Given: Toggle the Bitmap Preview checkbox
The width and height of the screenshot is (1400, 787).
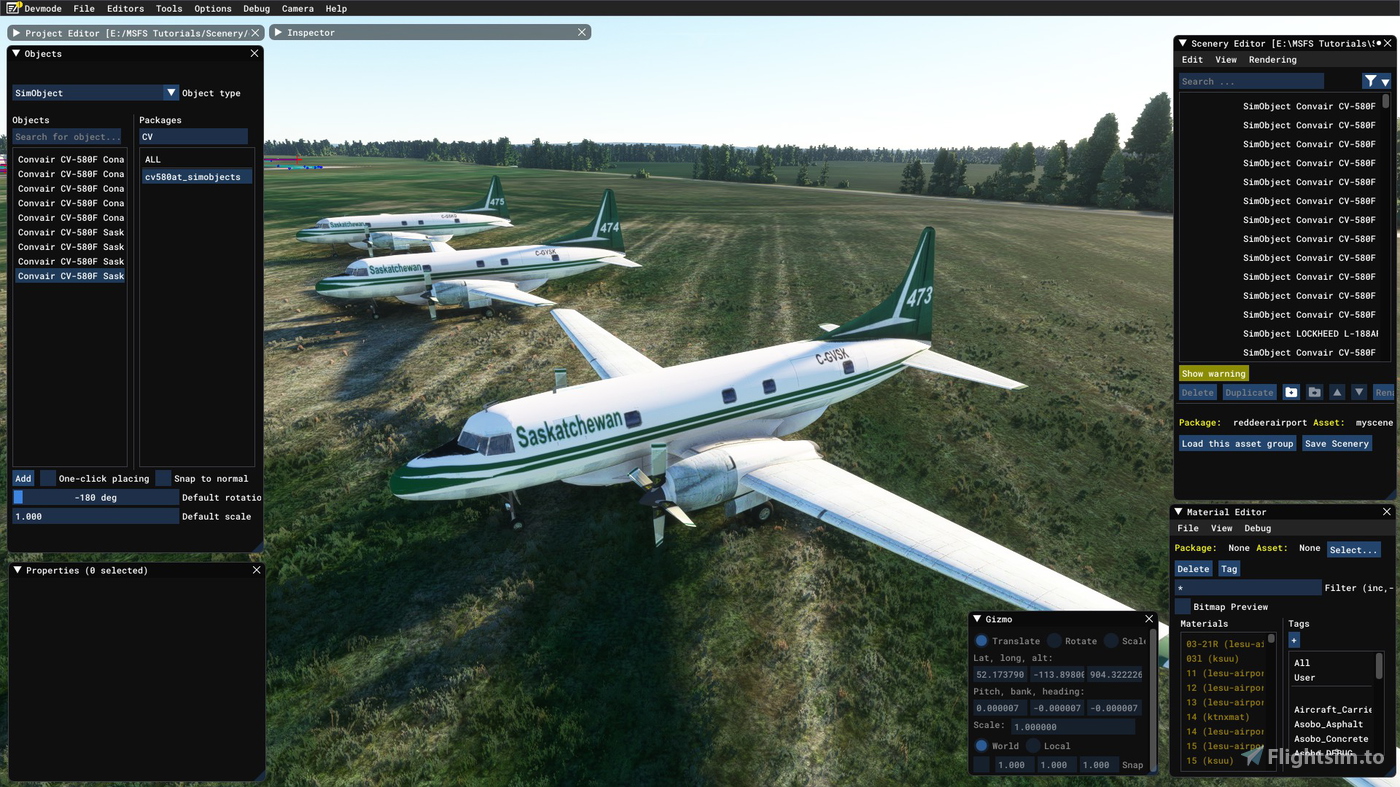Looking at the screenshot, I should (x=1183, y=607).
